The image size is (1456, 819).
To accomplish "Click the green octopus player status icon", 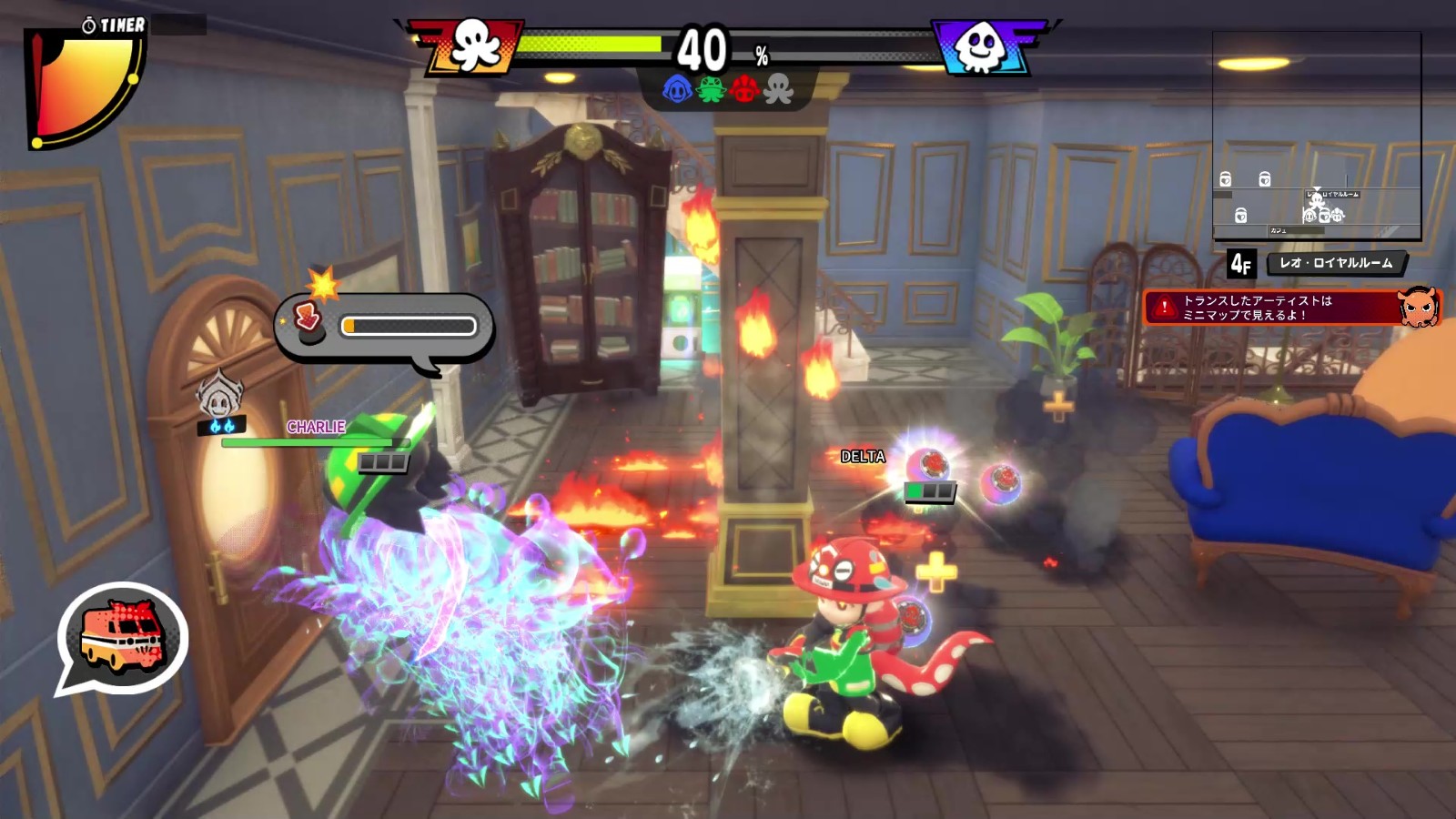I will coord(711,89).
